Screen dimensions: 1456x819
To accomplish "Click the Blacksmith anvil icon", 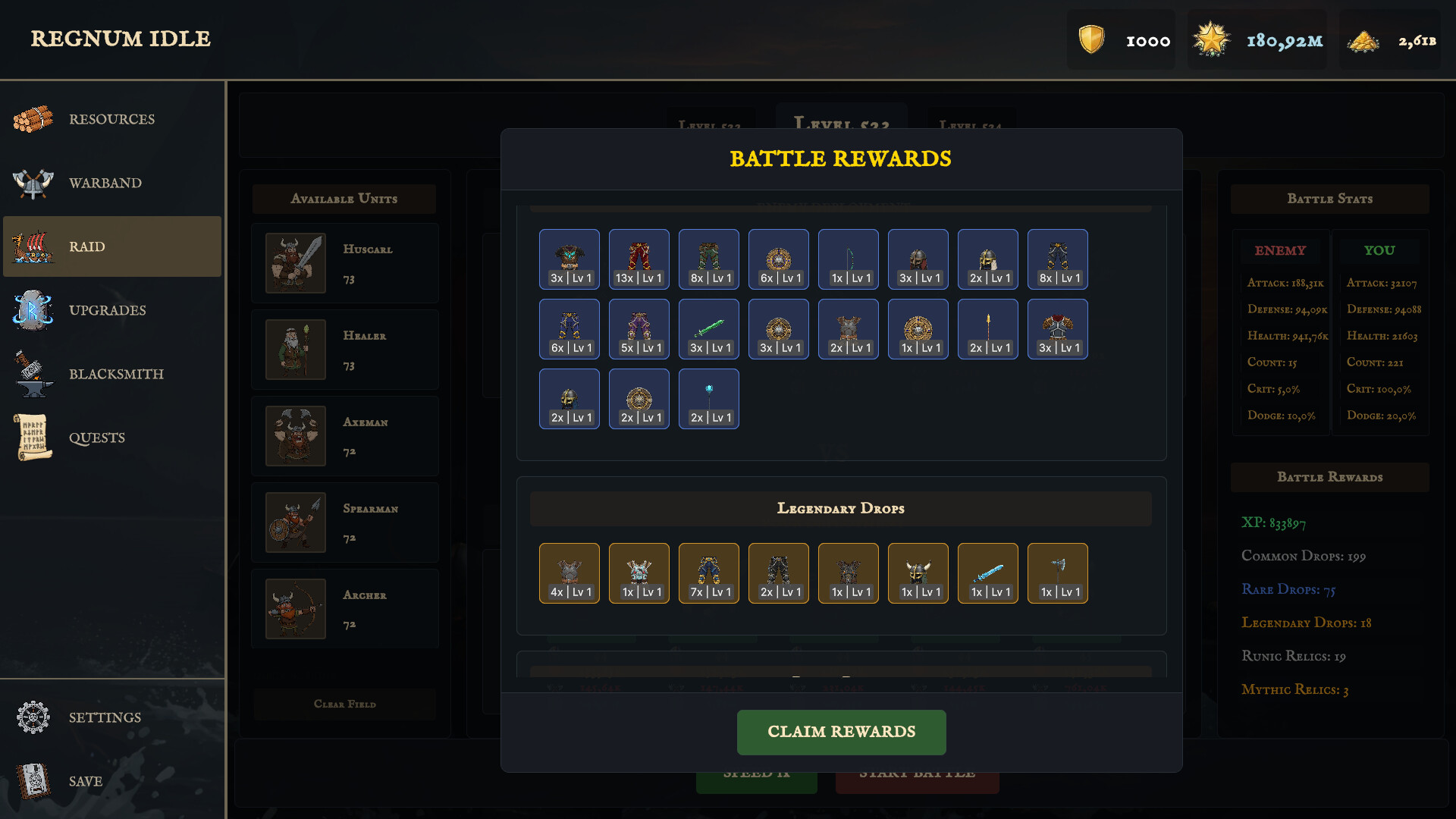I will (x=32, y=374).
